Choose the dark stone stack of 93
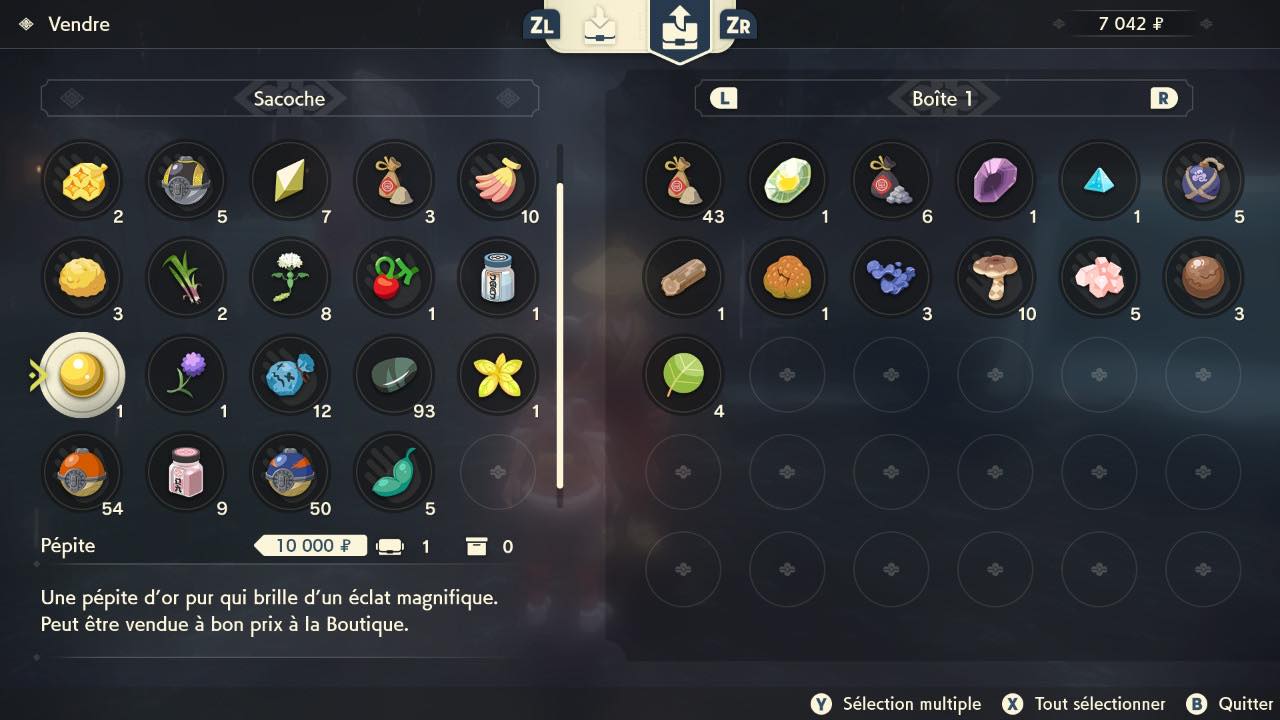The width and height of the screenshot is (1280, 720). tap(394, 374)
